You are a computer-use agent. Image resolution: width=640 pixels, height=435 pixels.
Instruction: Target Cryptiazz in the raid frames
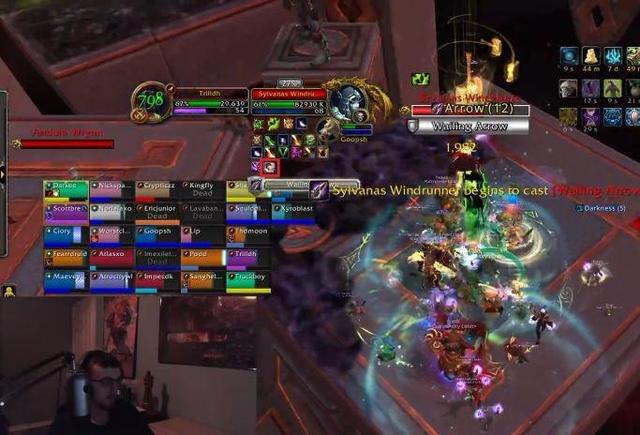click(157, 188)
